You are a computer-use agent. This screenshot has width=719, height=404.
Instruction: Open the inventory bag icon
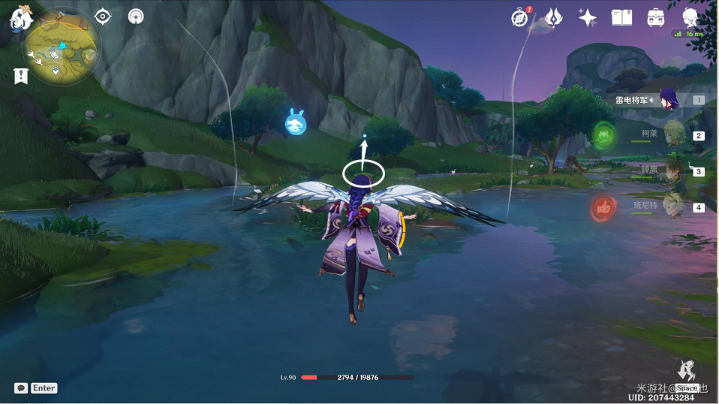pyautogui.click(x=656, y=17)
